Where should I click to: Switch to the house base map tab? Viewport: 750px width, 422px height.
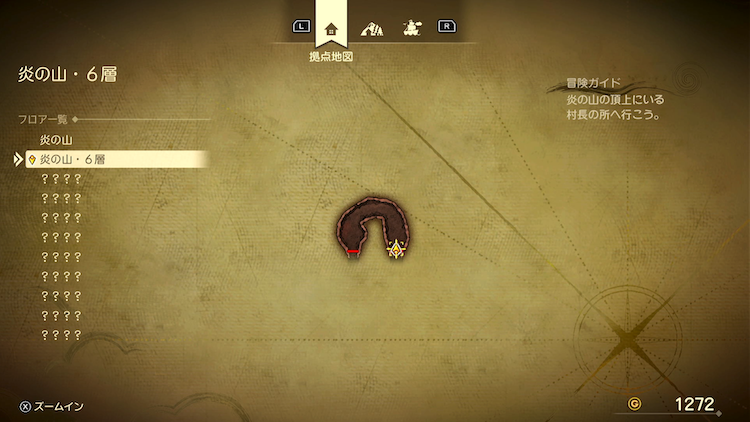[x=332, y=27]
